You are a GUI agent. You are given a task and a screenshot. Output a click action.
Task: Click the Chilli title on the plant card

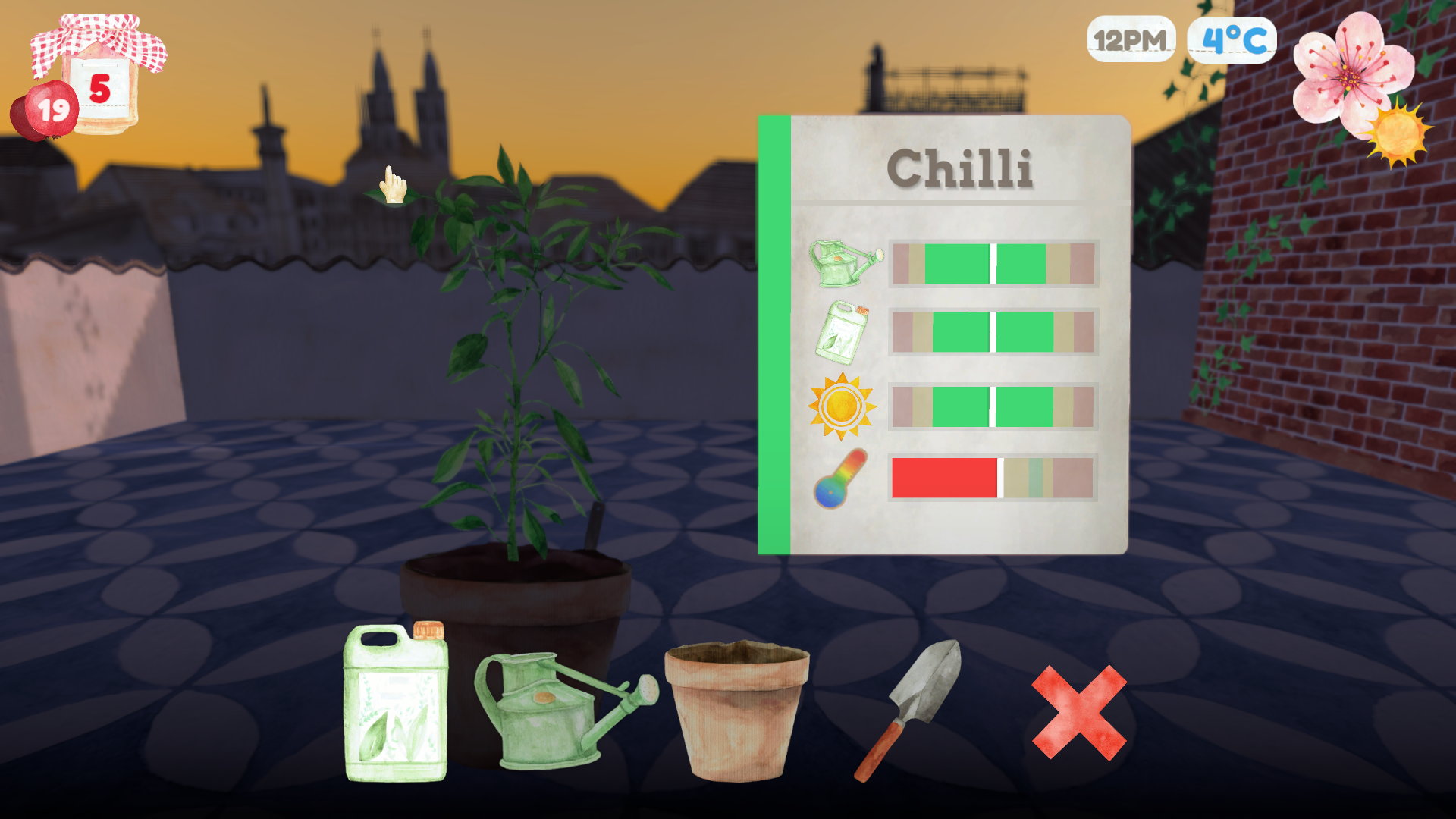[962, 167]
